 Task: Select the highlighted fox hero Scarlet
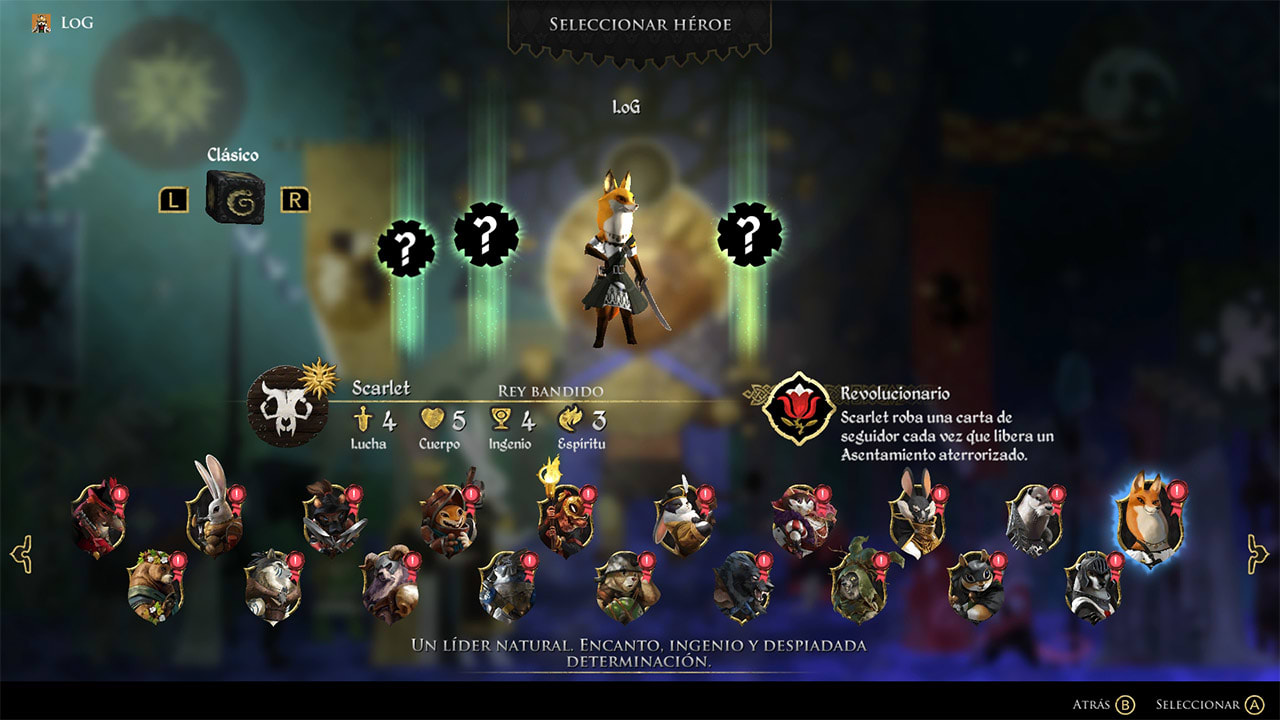tap(1151, 512)
